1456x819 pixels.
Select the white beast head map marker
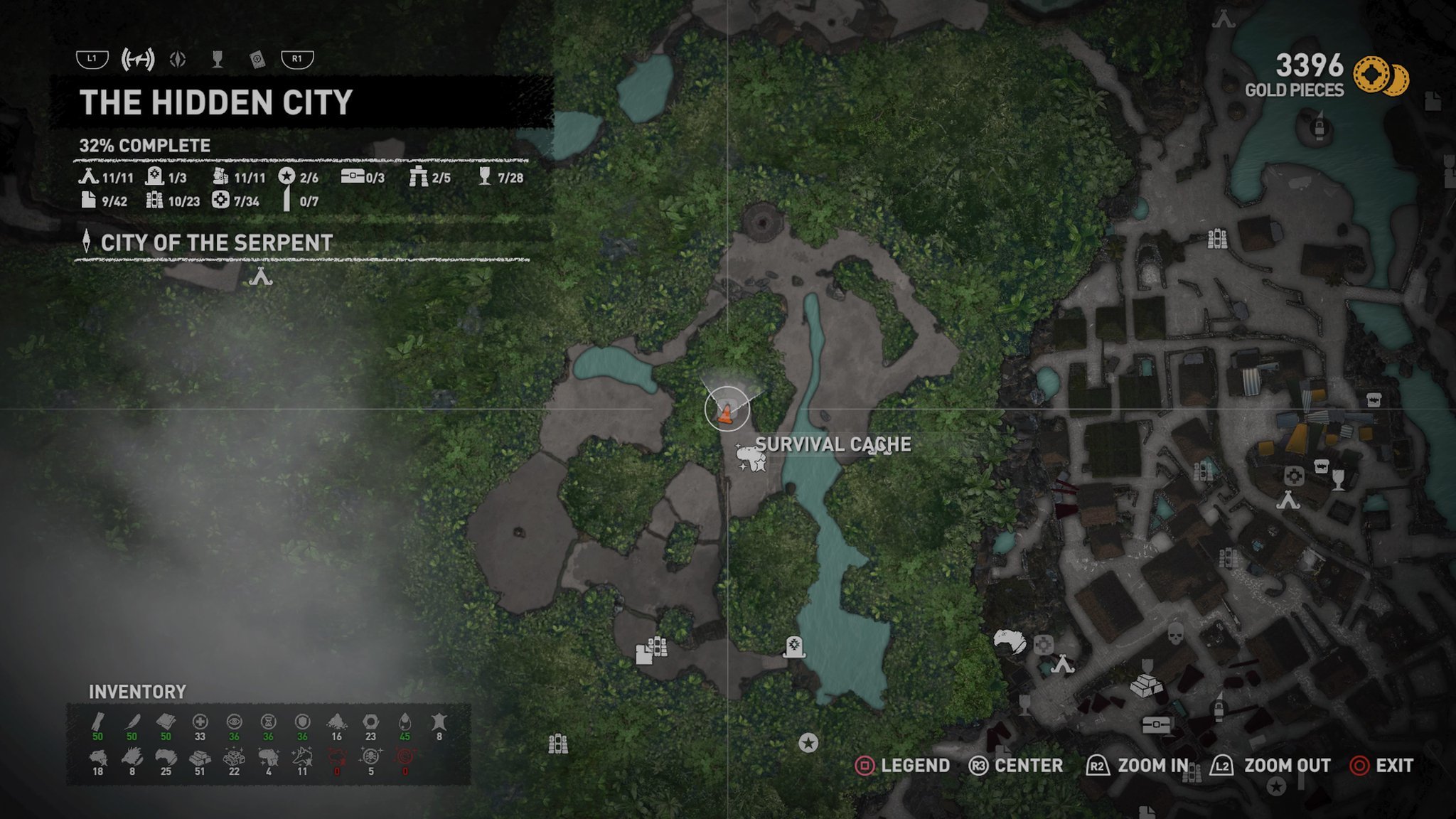coord(1010,641)
